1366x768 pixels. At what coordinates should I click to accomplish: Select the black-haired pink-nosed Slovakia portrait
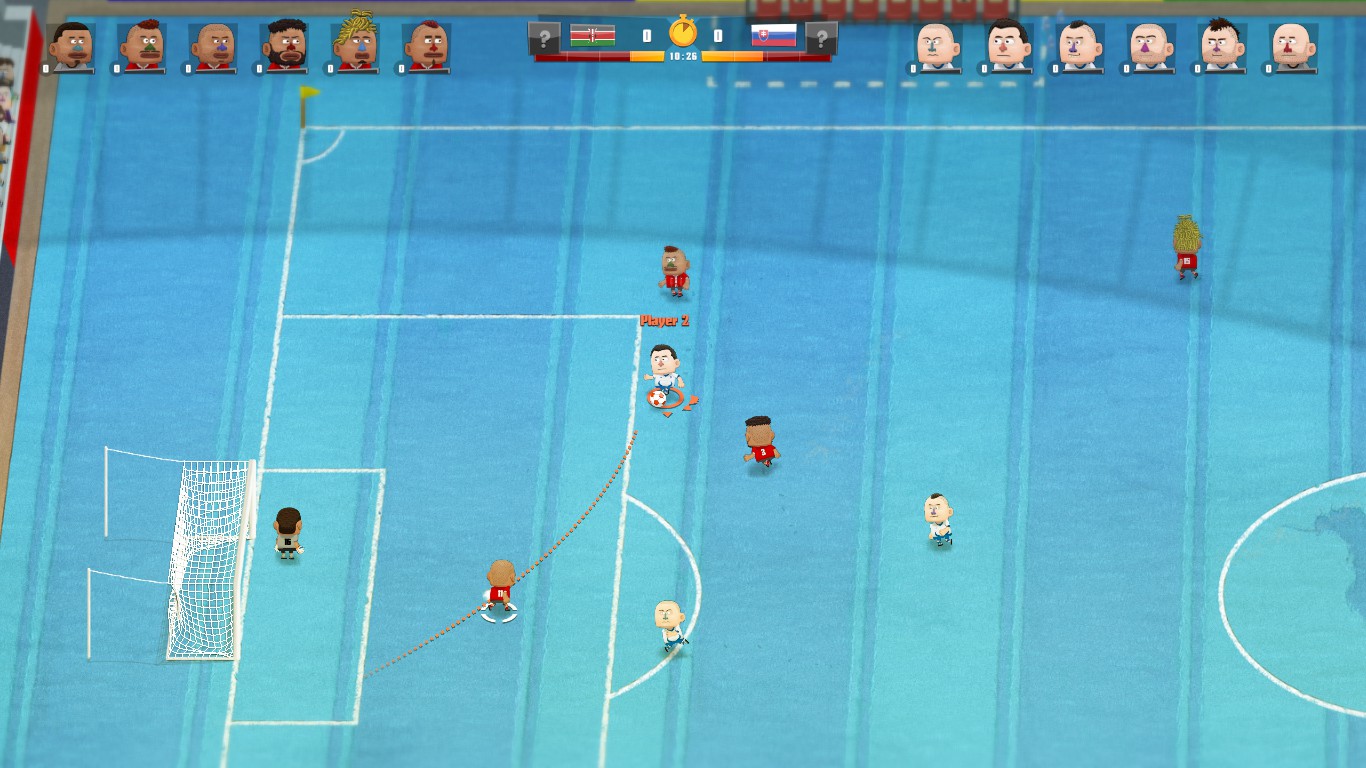[x=1009, y=46]
